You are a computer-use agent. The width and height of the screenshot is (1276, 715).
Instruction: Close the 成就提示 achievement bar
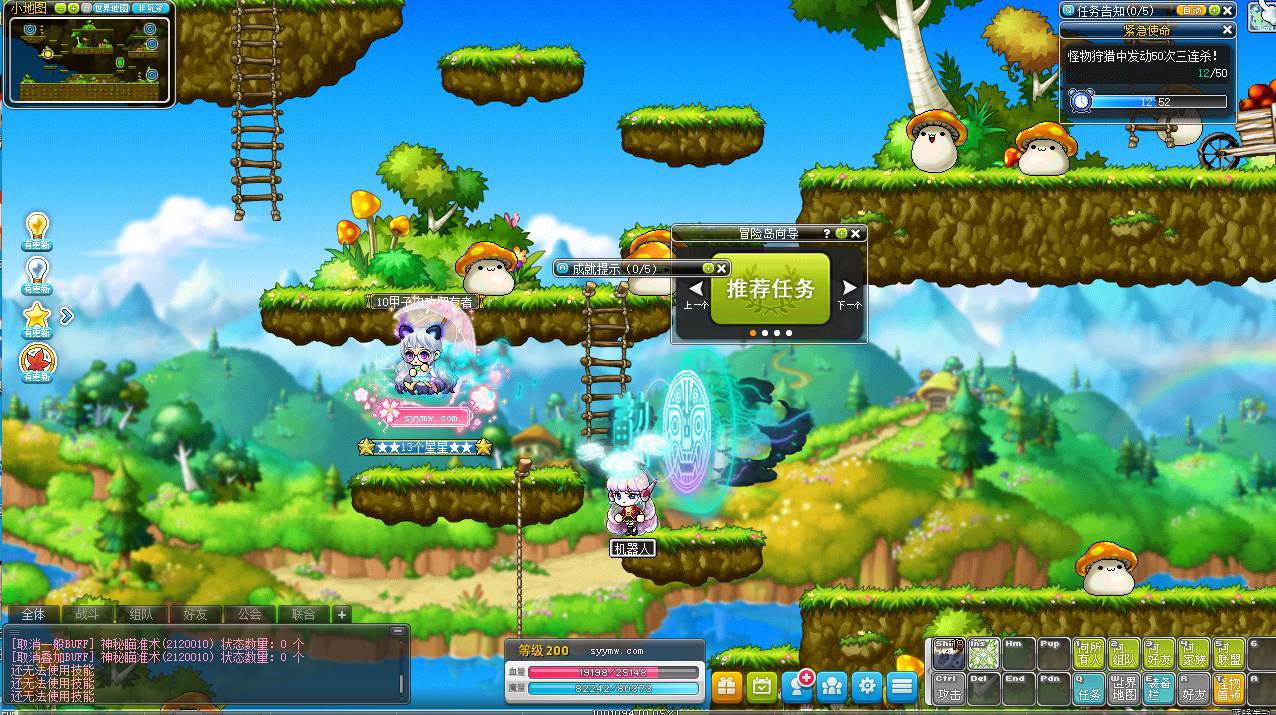[x=722, y=268]
